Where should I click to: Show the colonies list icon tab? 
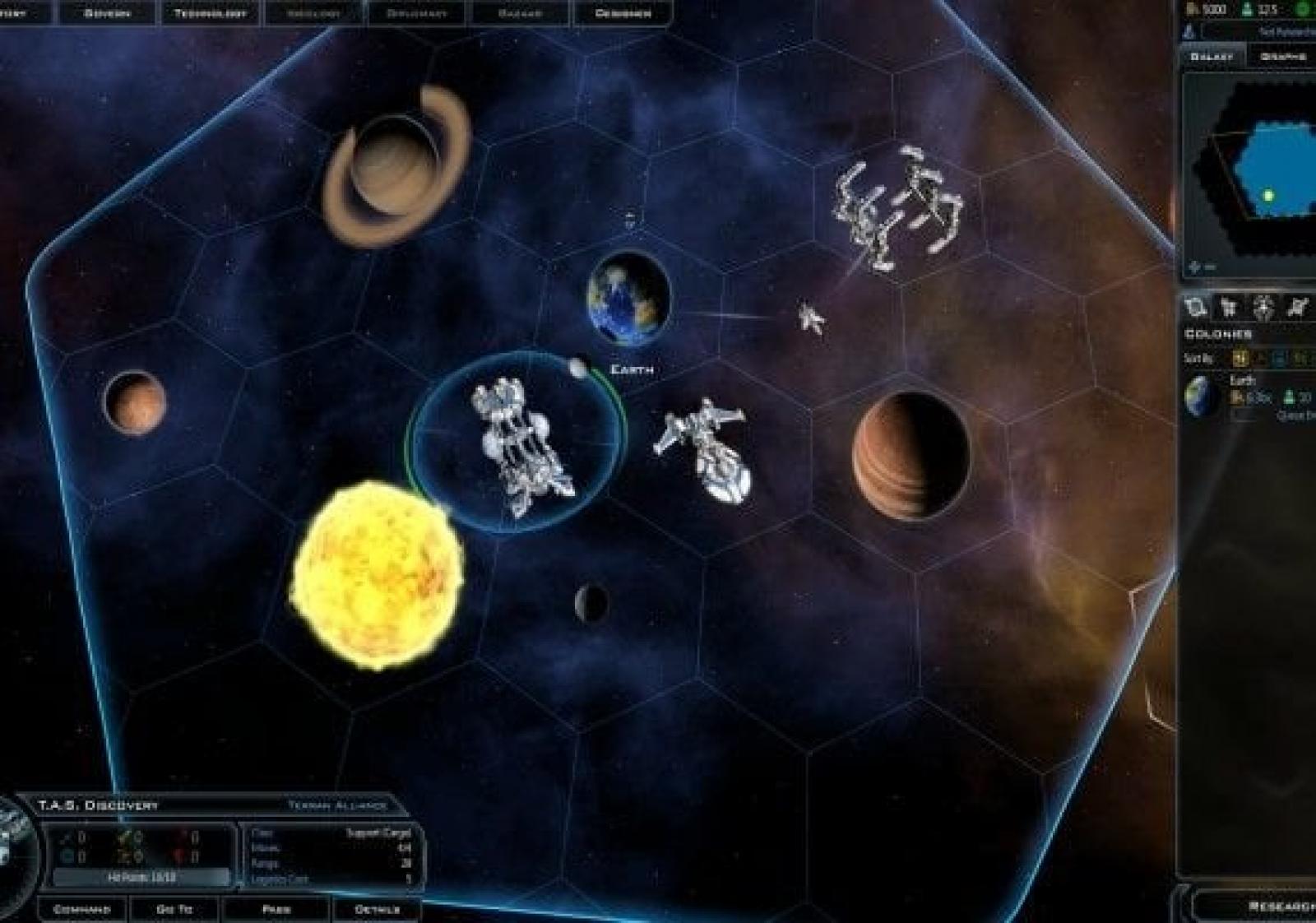1195,308
